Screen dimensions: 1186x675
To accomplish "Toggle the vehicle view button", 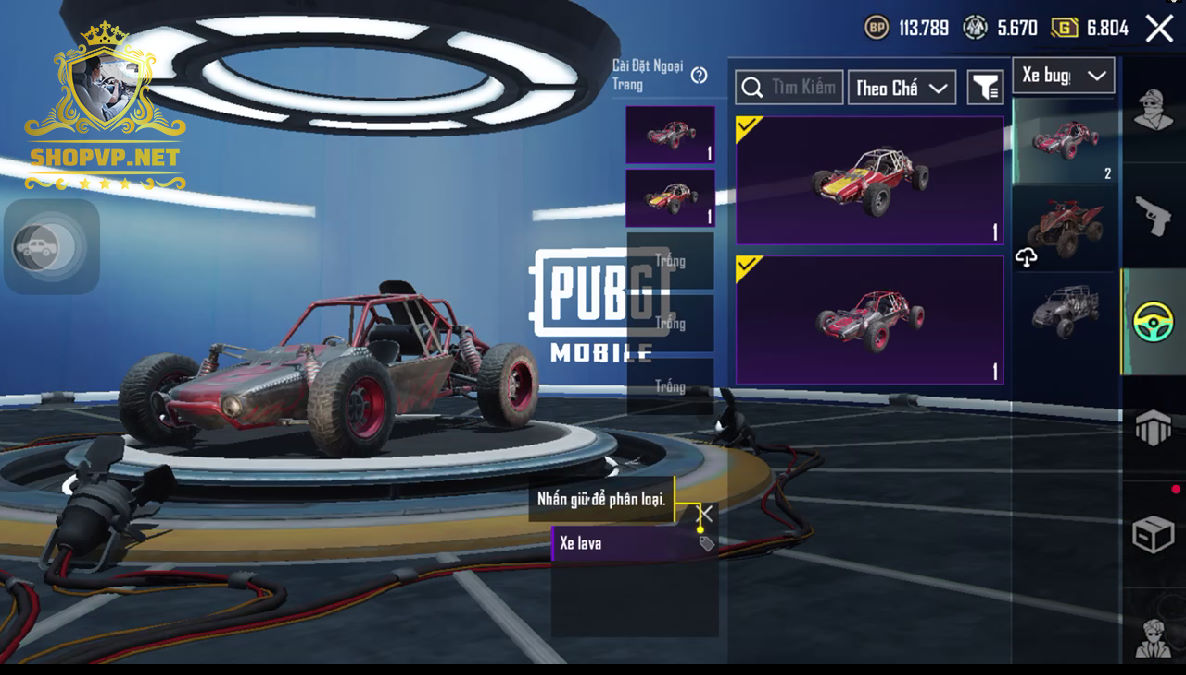I will tap(37, 247).
